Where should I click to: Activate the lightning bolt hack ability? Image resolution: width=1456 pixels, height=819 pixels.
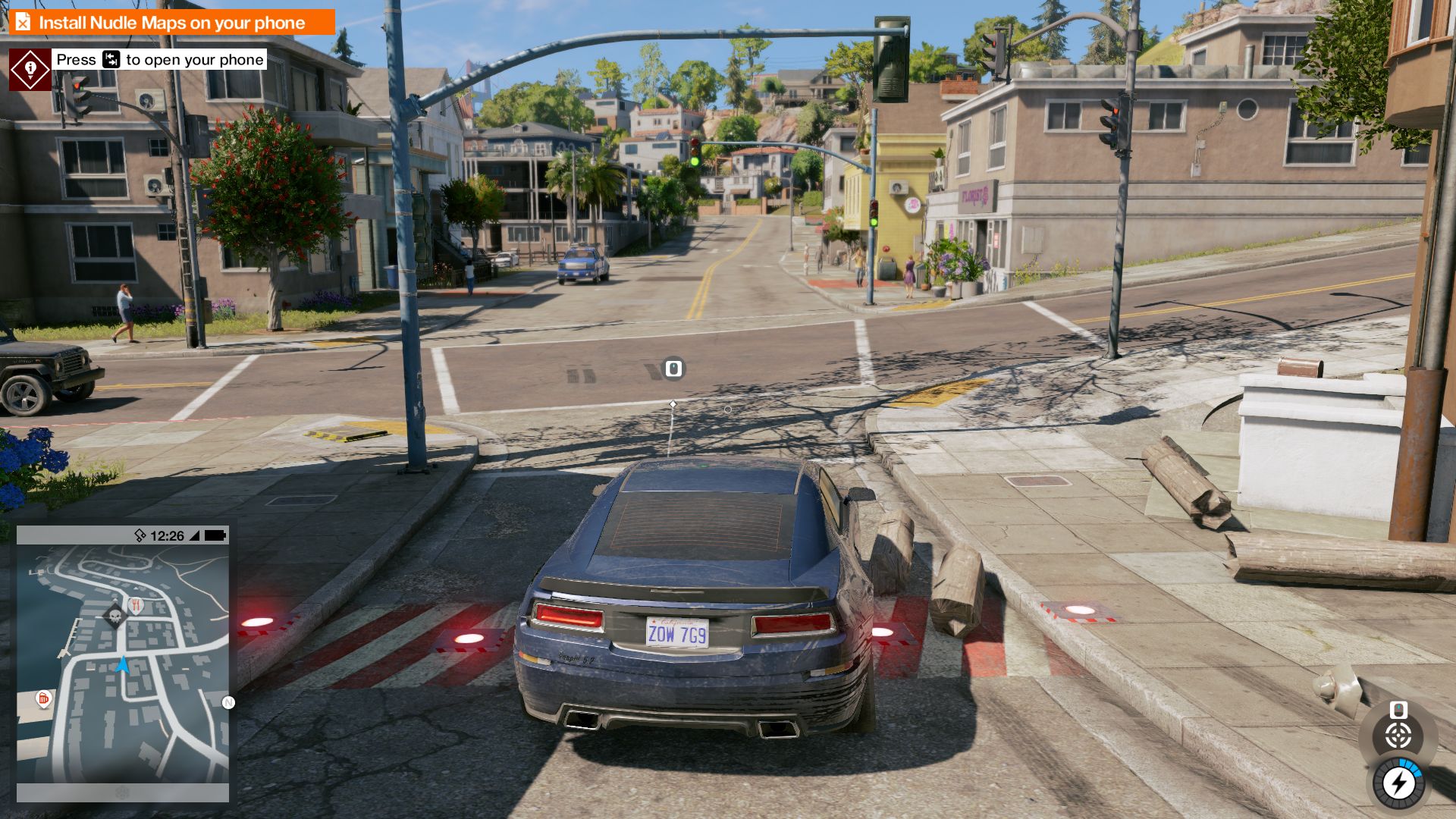pyautogui.click(x=1398, y=783)
